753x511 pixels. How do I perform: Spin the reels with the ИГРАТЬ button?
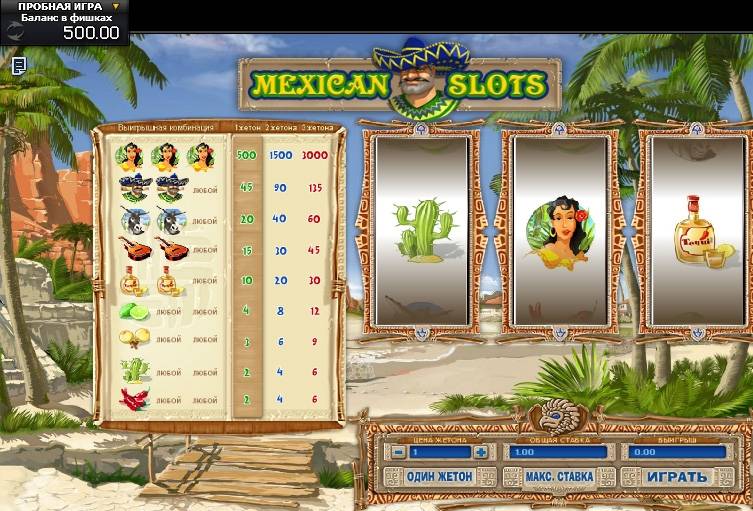coord(679,476)
